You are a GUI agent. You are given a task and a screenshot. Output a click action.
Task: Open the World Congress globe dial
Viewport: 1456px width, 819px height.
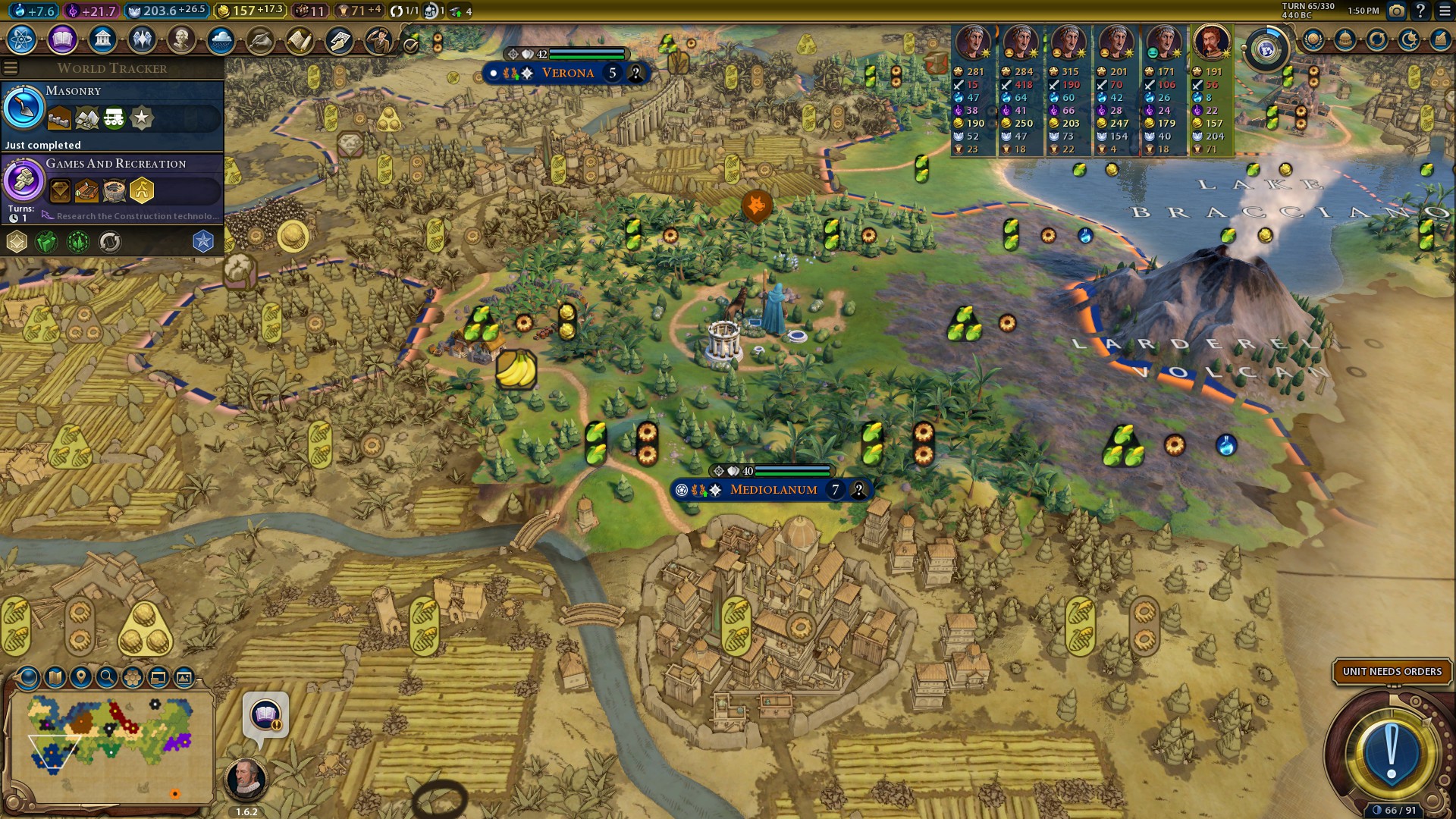[x=1266, y=49]
